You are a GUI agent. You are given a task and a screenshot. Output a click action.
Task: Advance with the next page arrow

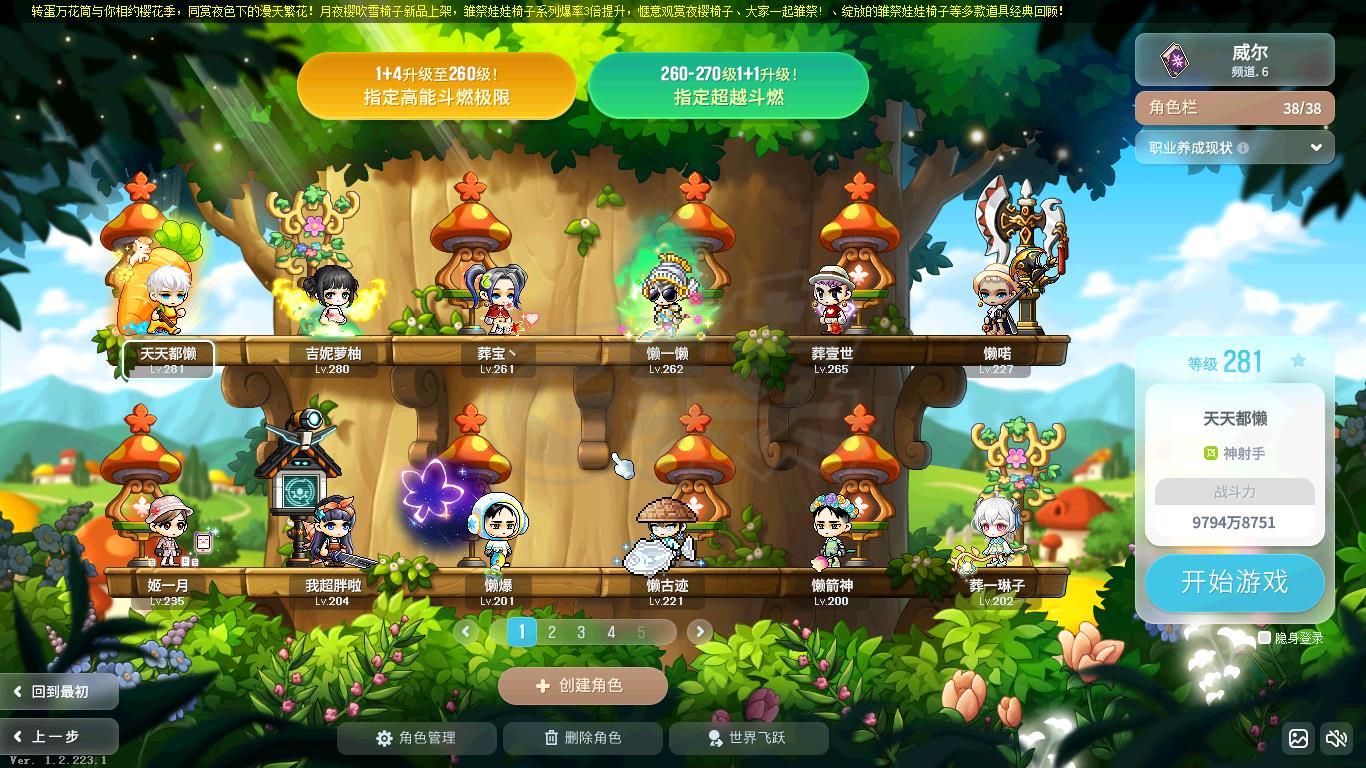[699, 631]
